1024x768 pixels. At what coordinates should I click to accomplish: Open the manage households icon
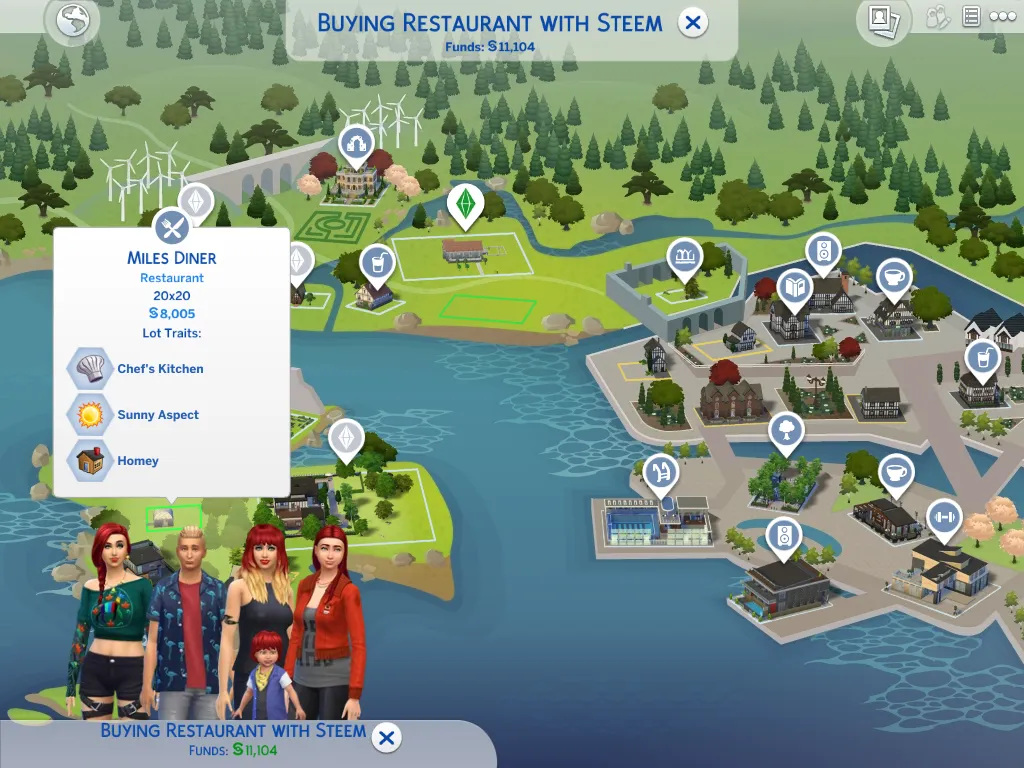[x=937, y=17]
